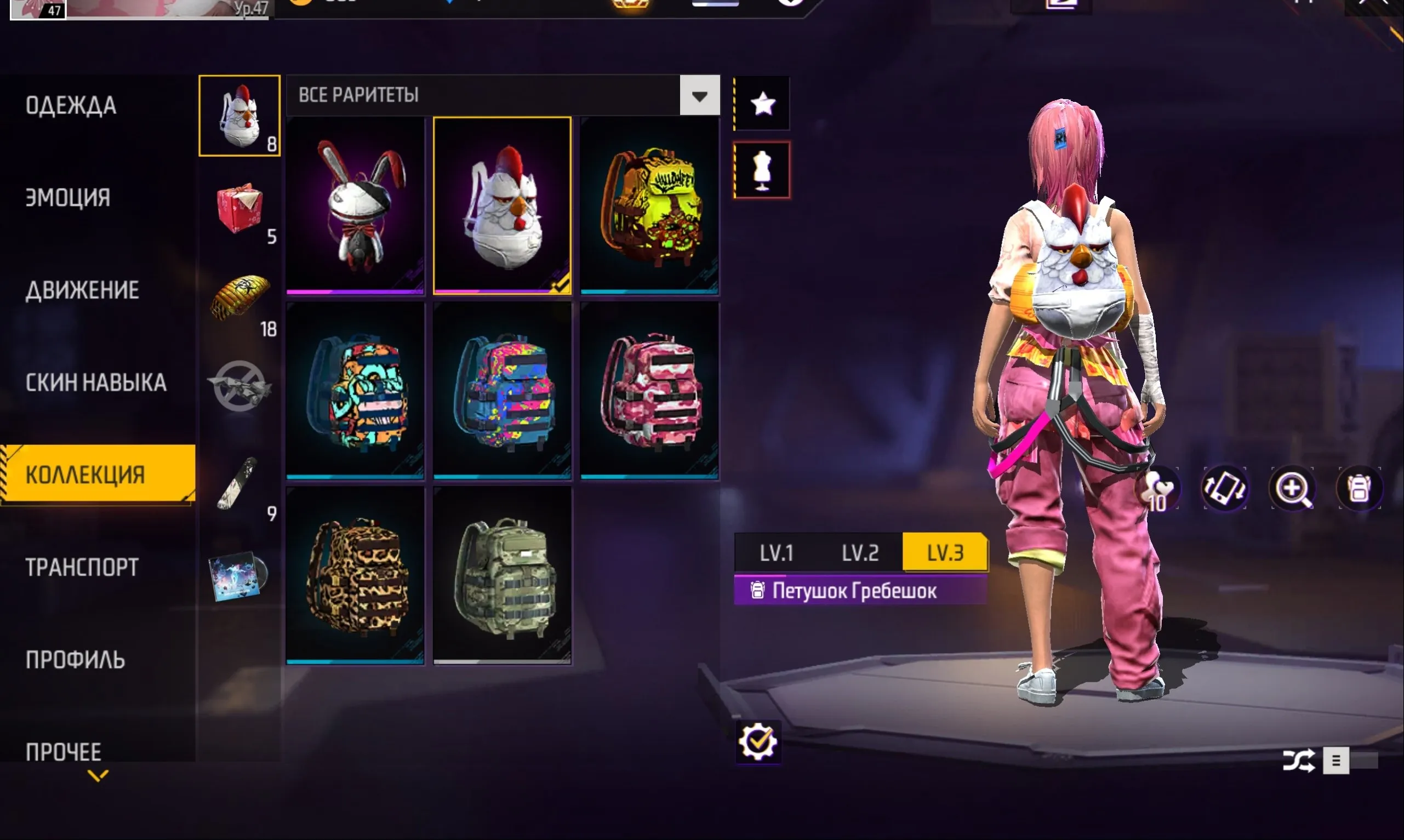Open the ТРАНСПОРТ section
This screenshot has height=840, width=1404.
coord(81,567)
